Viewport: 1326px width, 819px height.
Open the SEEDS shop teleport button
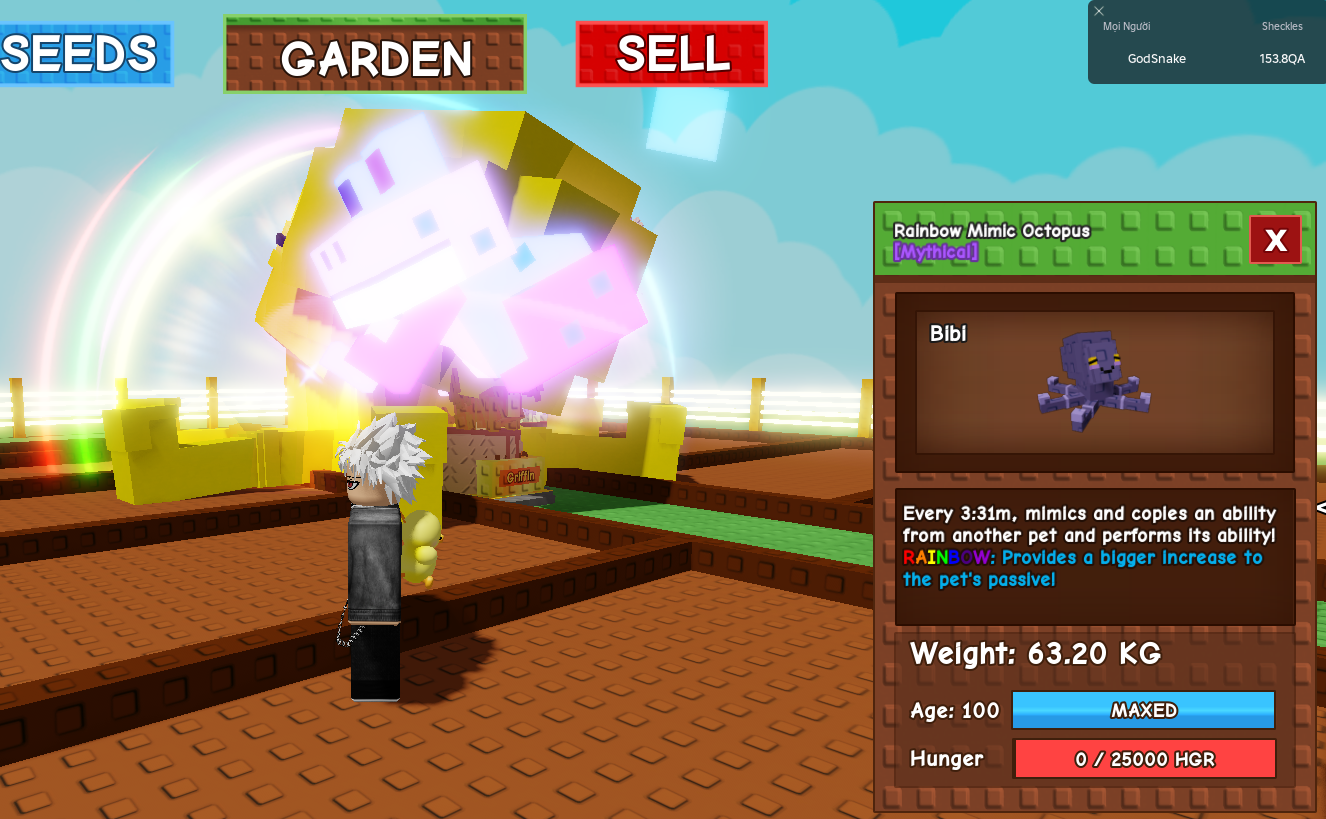[x=82, y=54]
